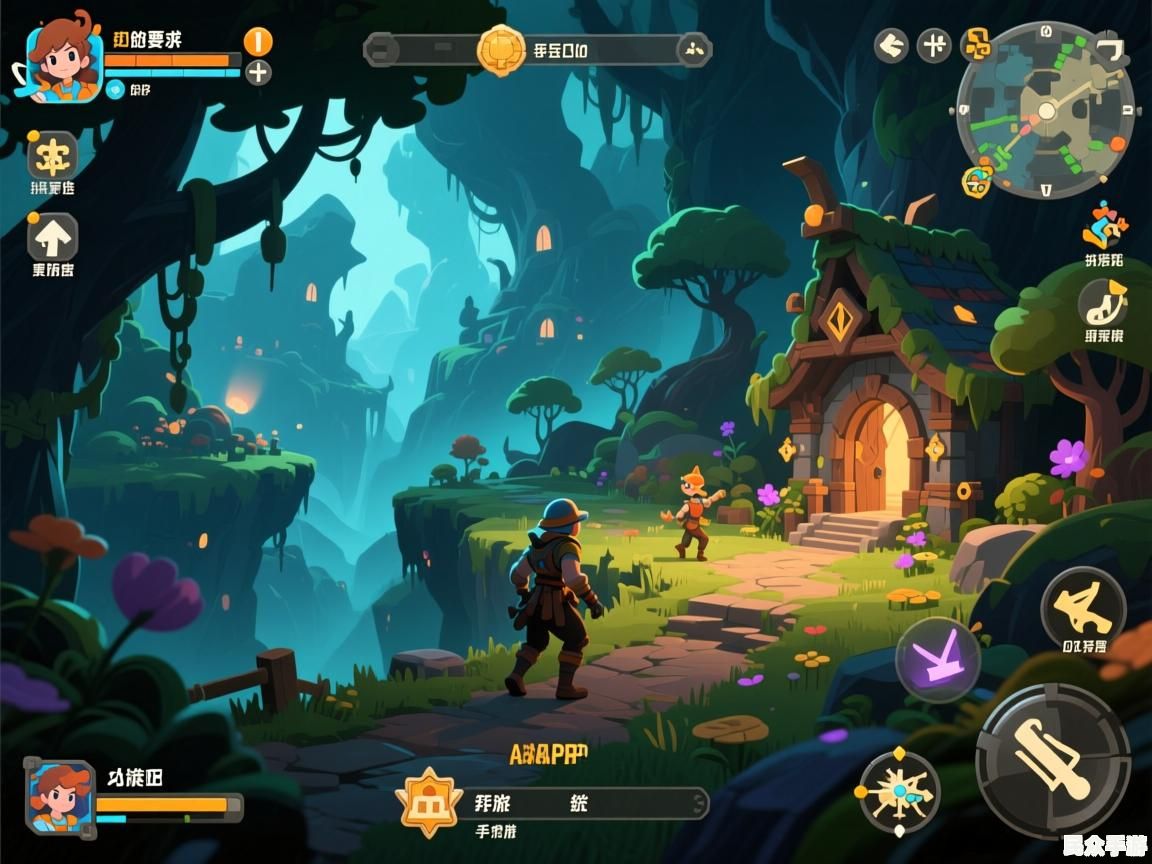This screenshot has width=1152, height=864.
Task: Trigger the large main attack button
Action: tap(1052, 761)
